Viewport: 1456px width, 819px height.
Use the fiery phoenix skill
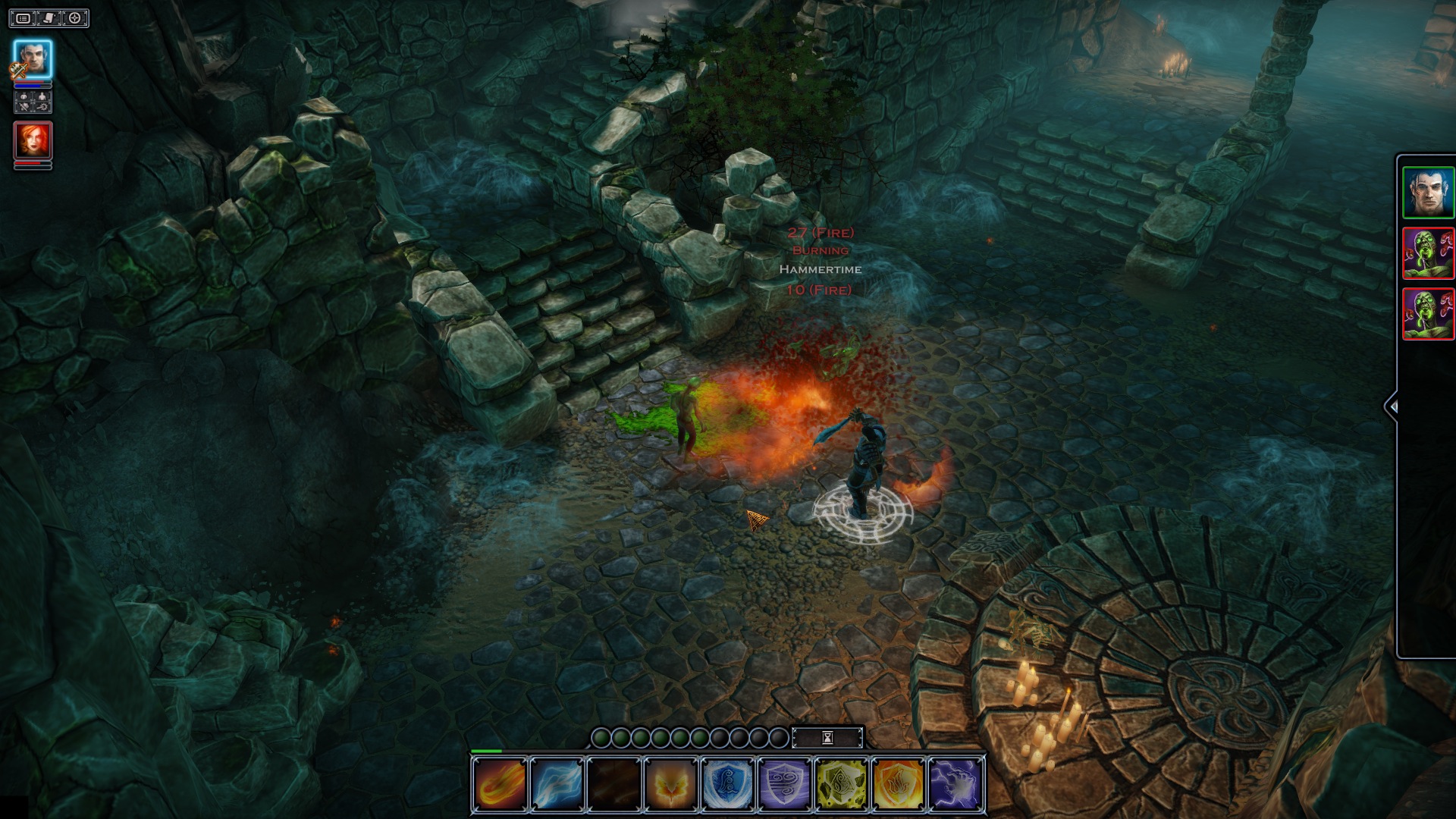[670, 784]
